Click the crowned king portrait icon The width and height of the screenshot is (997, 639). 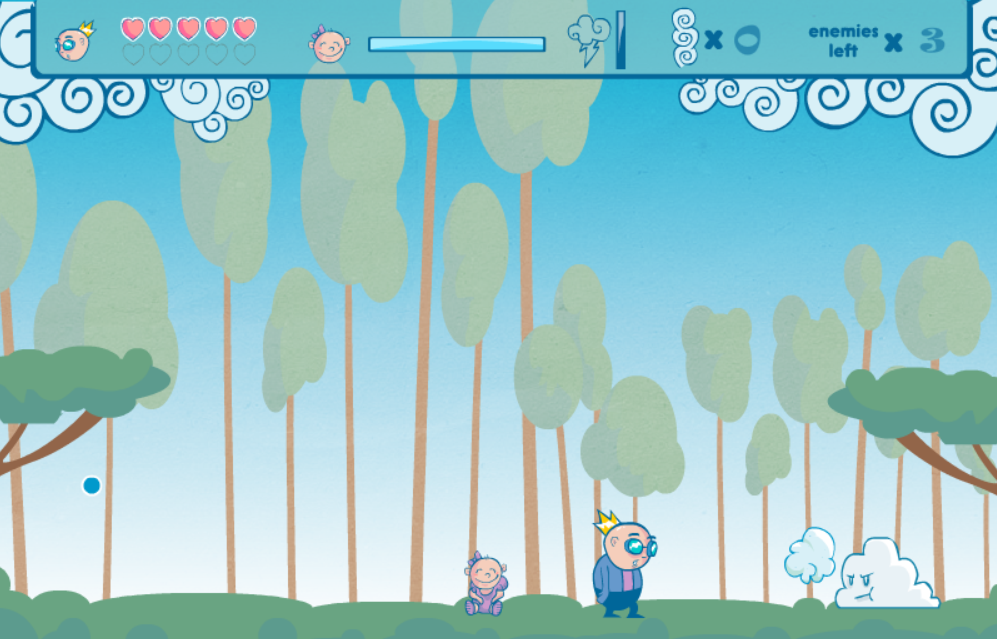tap(74, 42)
